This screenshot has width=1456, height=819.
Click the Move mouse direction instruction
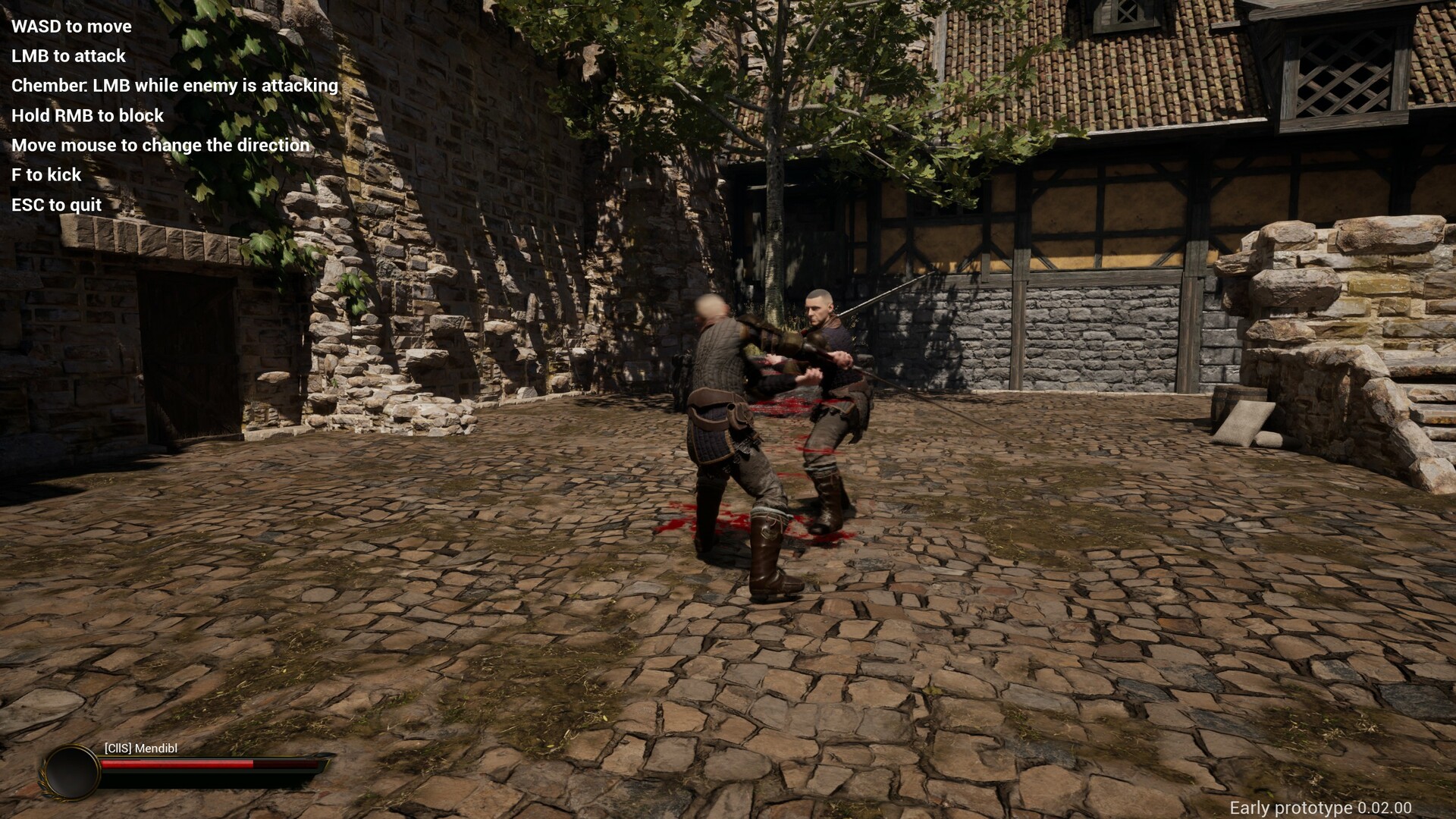click(x=160, y=145)
